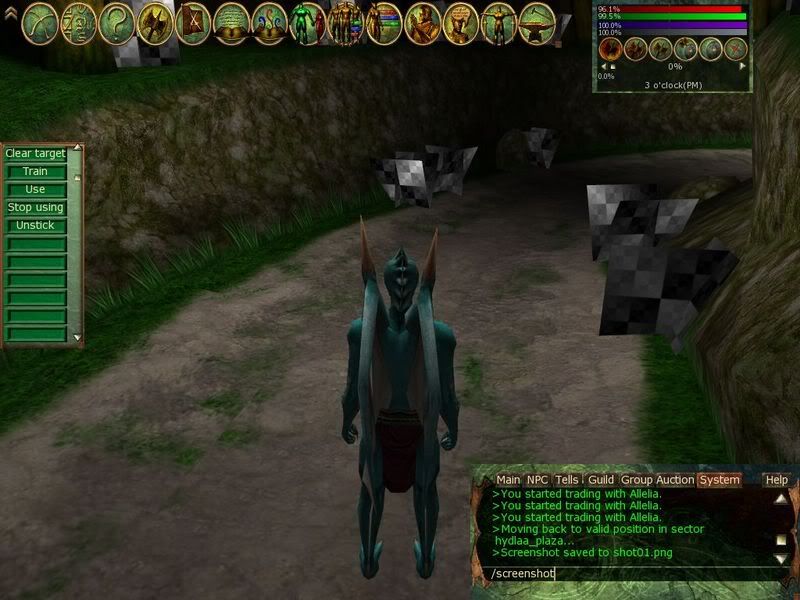Hit the Unstick shortcut button
The image size is (800, 600).
pyautogui.click(x=35, y=226)
